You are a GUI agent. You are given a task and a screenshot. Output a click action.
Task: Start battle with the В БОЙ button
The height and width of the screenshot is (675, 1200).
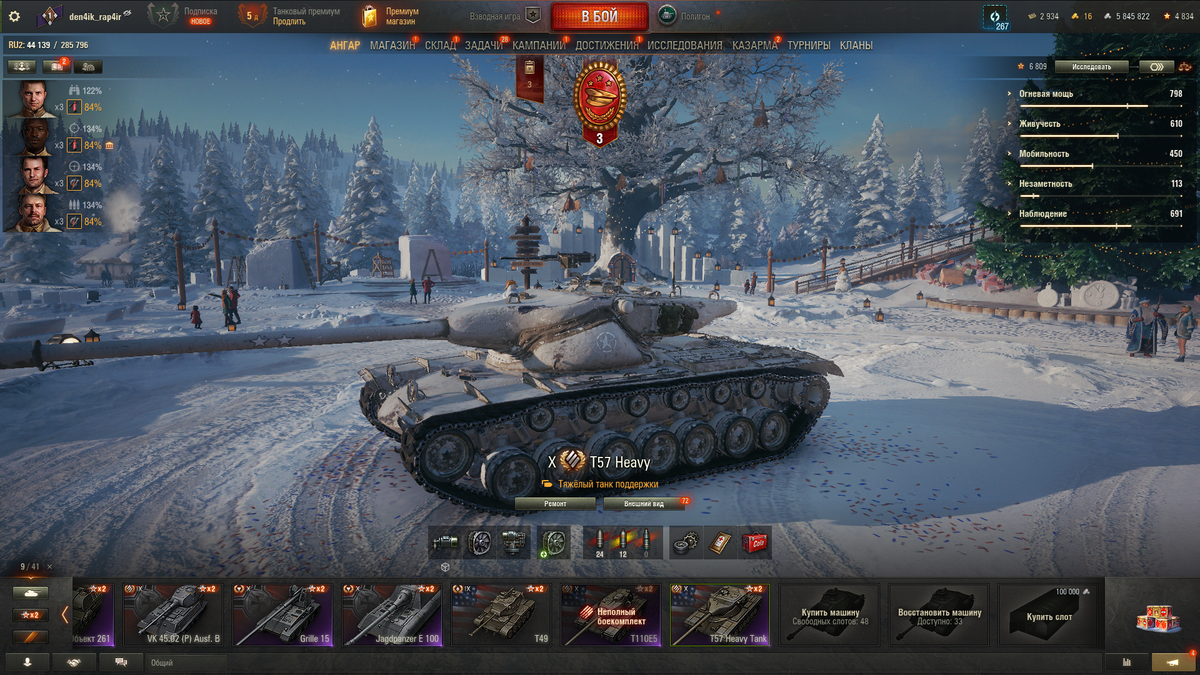pyautogui.click(x=599, y=16)
